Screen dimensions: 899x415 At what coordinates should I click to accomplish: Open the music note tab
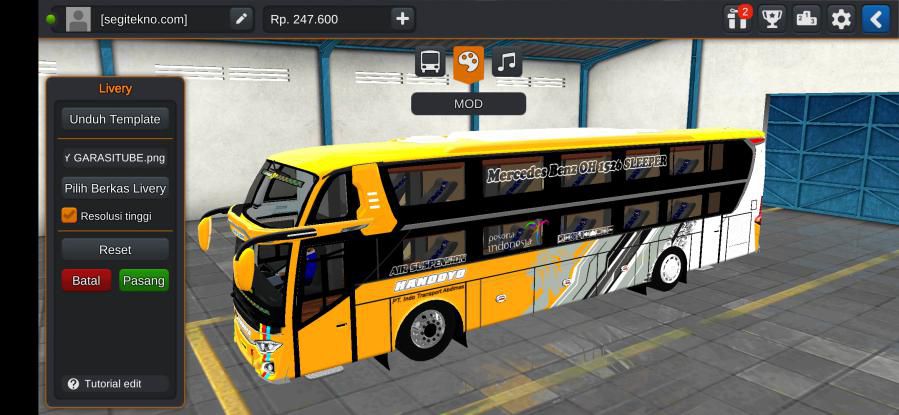[x=507, y=63]
